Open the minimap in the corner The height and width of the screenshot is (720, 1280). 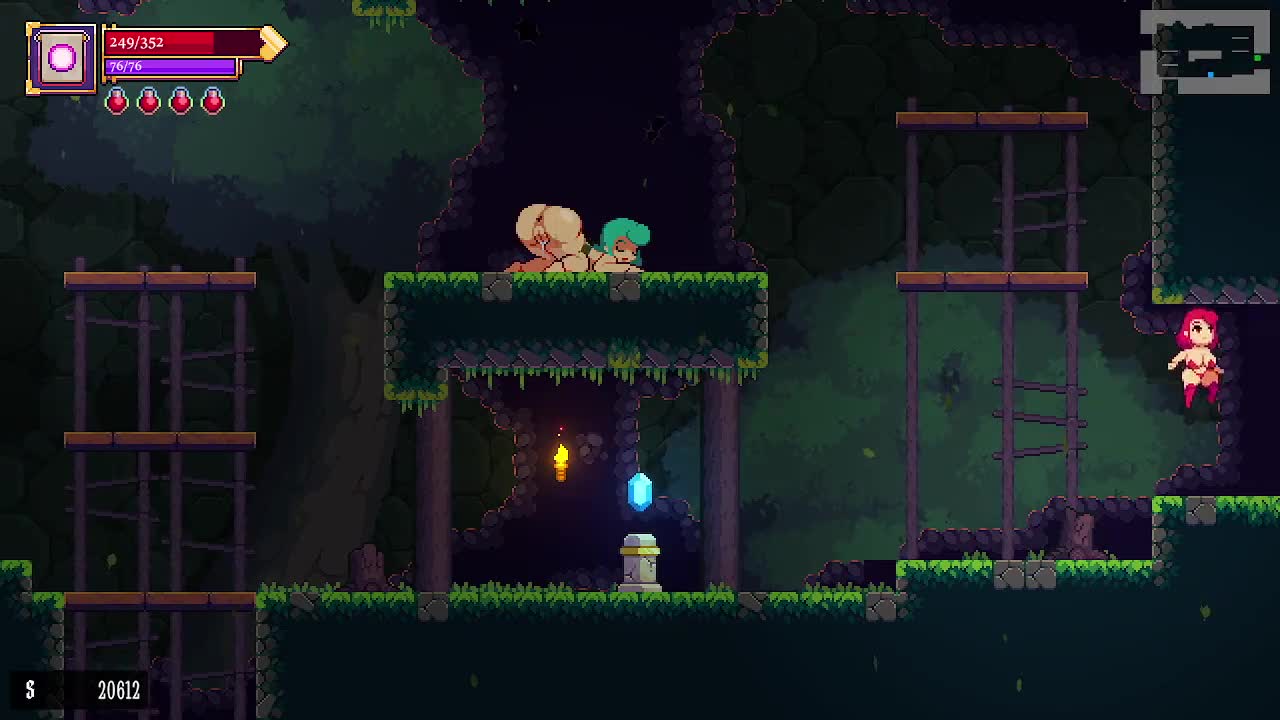(1205, 52)
